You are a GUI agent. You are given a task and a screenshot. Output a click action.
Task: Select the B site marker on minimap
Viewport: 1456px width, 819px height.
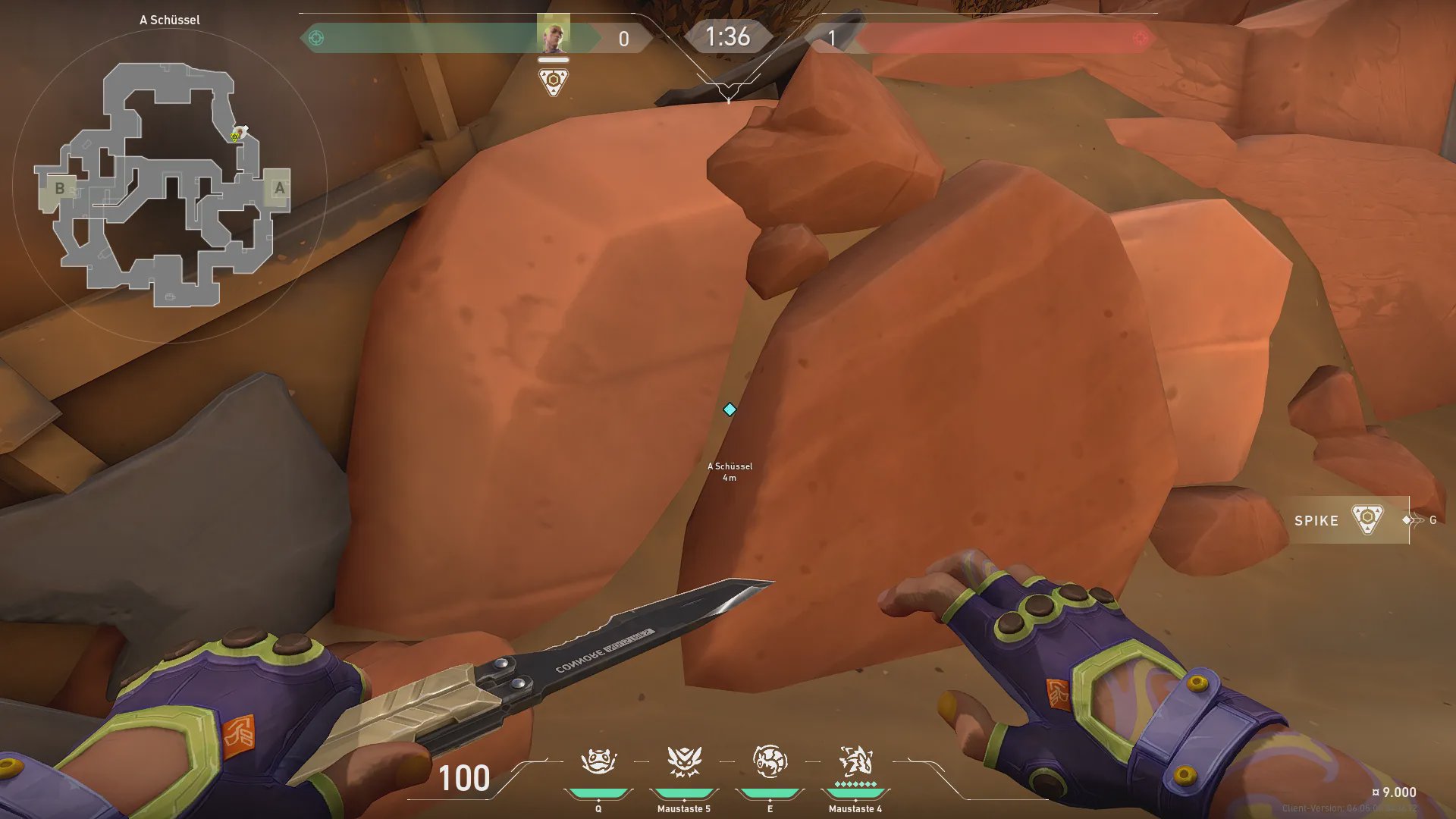[x=60, y=187]
